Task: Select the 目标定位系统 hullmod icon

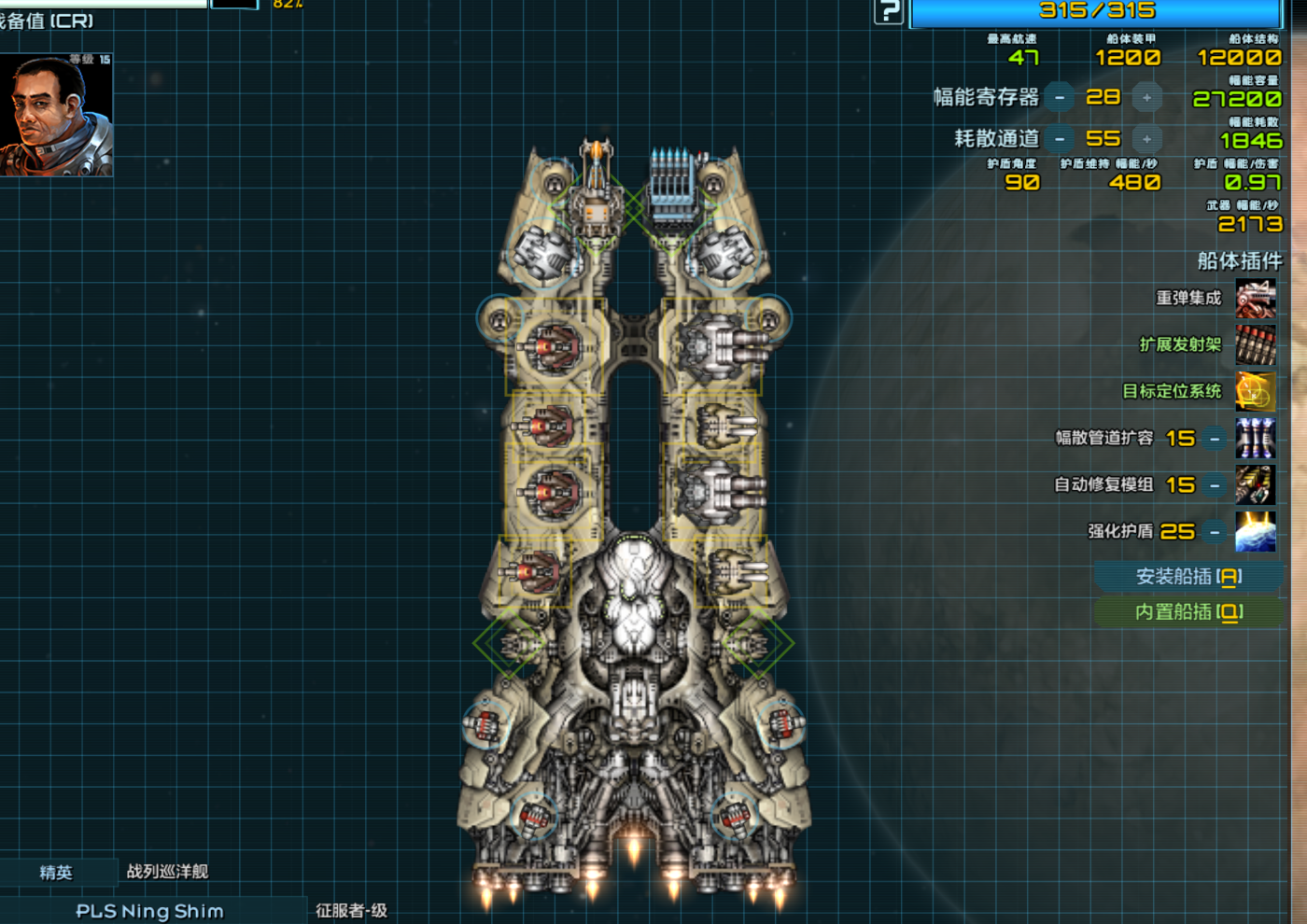Action: tap(1256, 392)
